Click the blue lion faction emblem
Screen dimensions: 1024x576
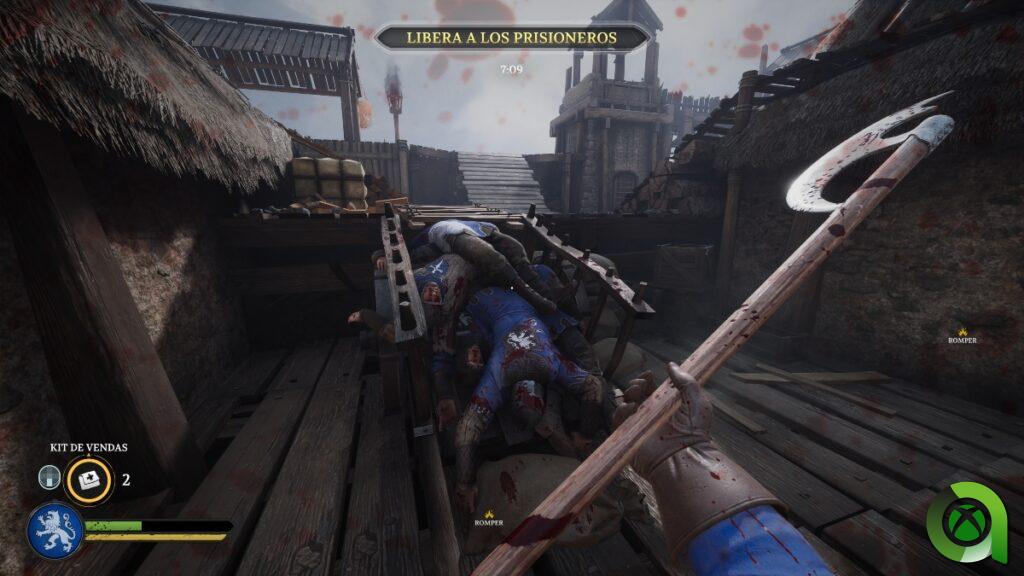click(54, 530)
